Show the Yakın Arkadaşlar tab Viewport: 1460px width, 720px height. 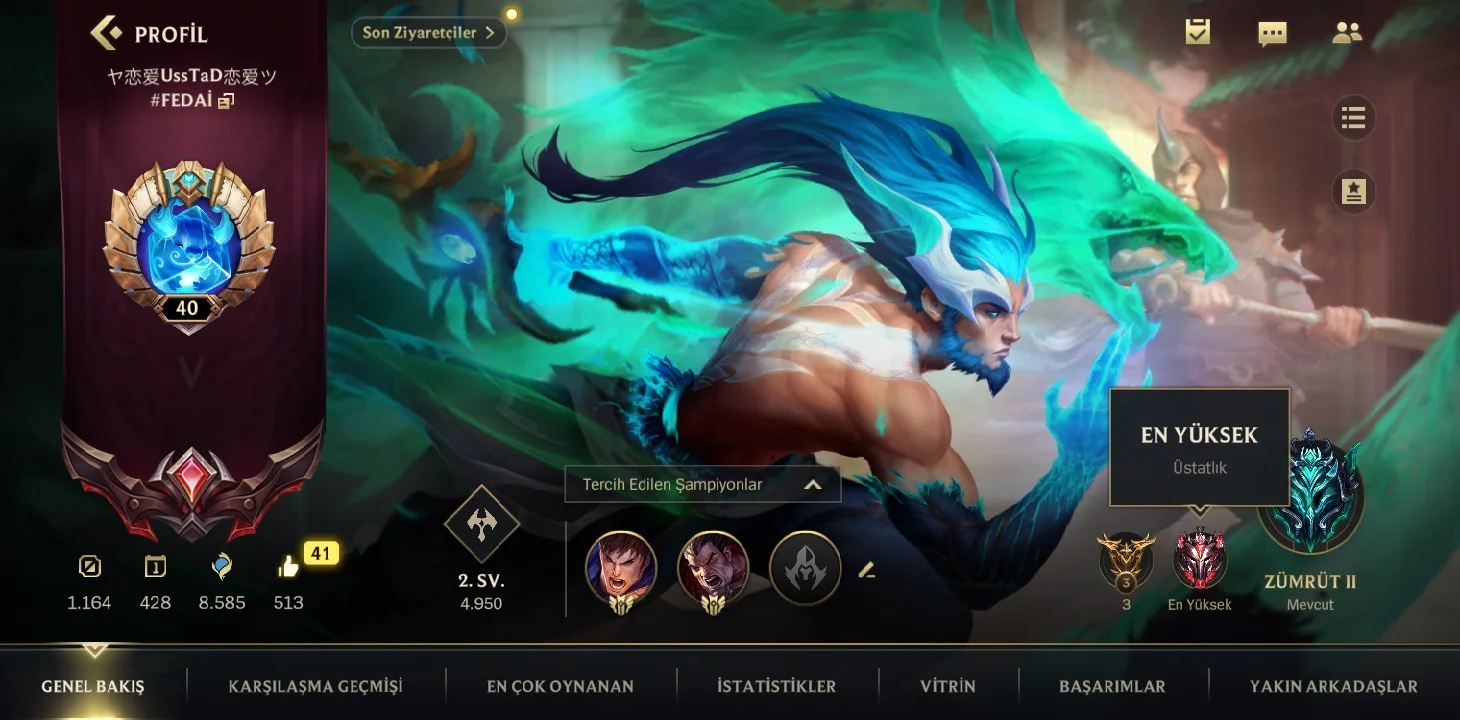[1333, 686]
